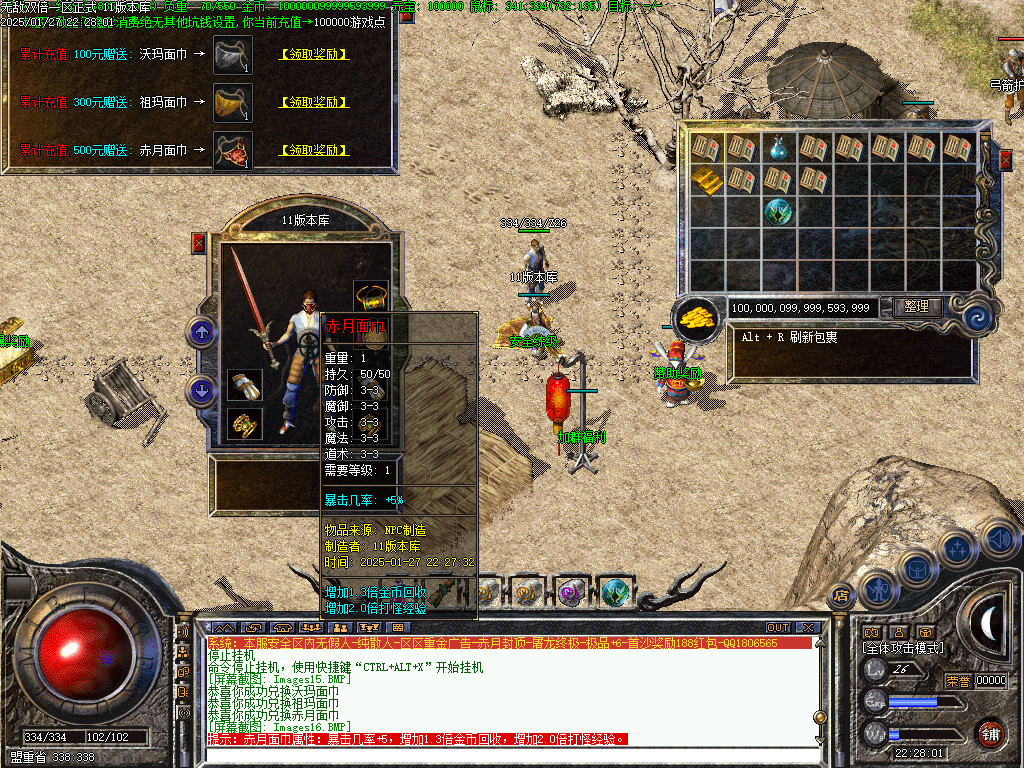
Task: Close the inventory bag window
Action: 1006,159
